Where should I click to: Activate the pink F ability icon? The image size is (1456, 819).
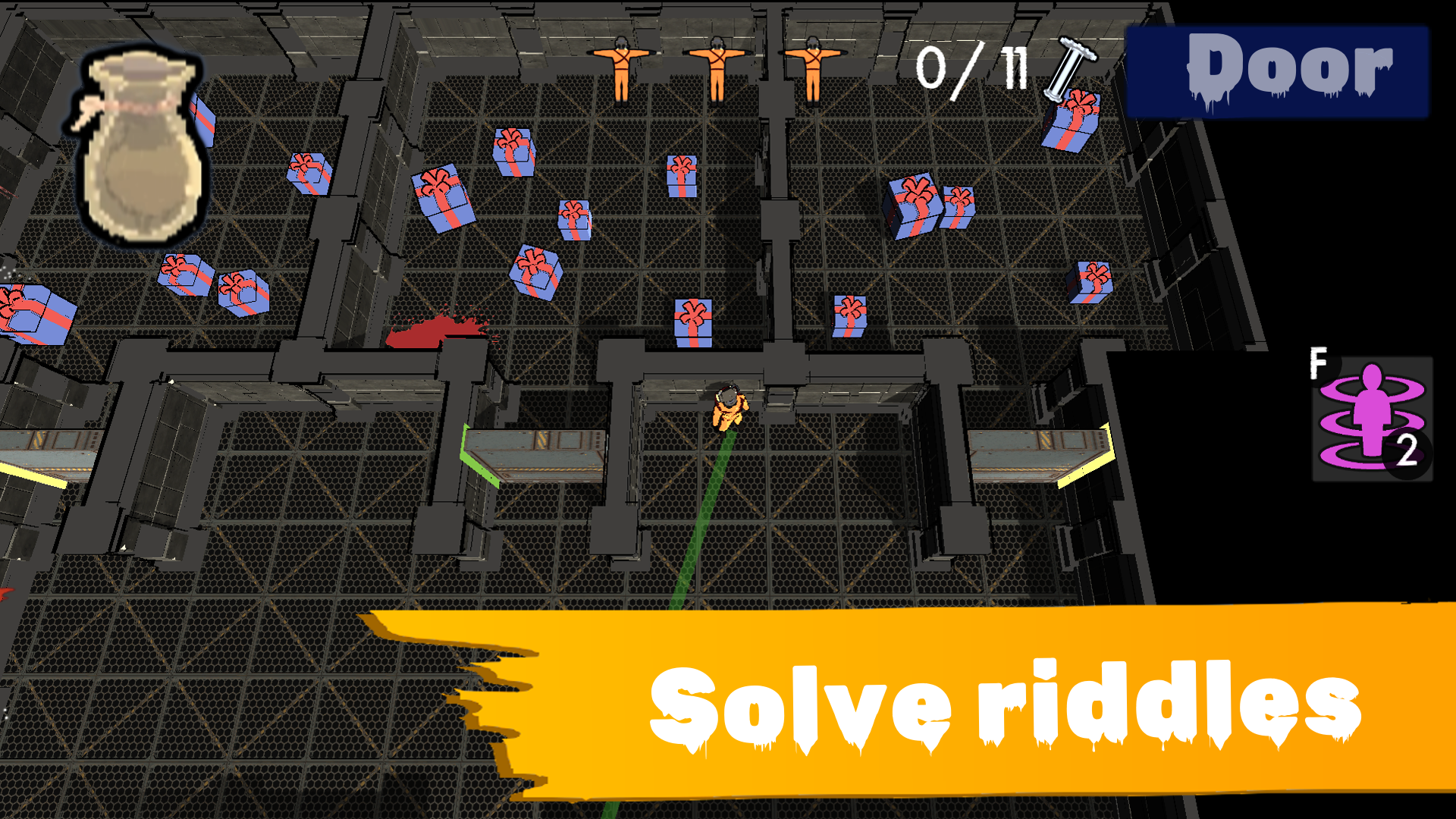click(x=1373, y=417)
